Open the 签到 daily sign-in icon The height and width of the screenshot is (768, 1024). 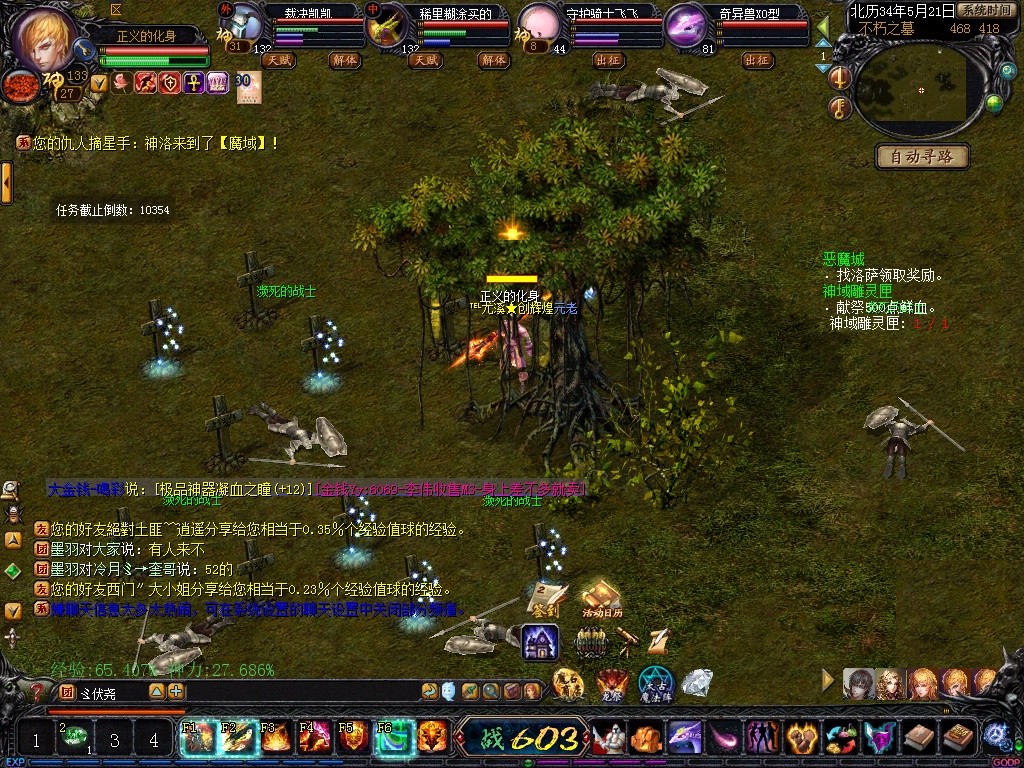(546, 598)
